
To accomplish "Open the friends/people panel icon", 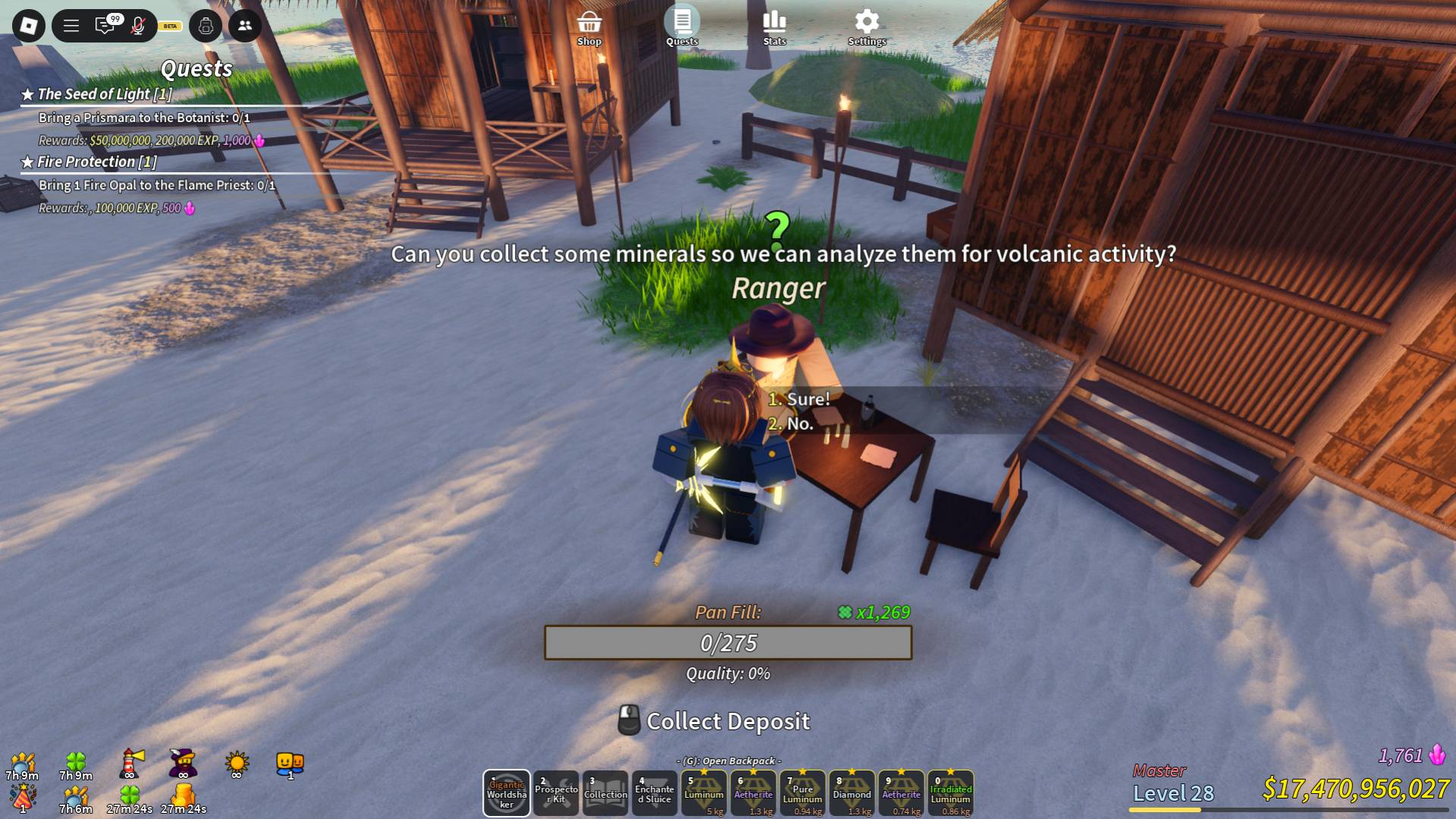I will pyautogui.click(x=243, y=26).
